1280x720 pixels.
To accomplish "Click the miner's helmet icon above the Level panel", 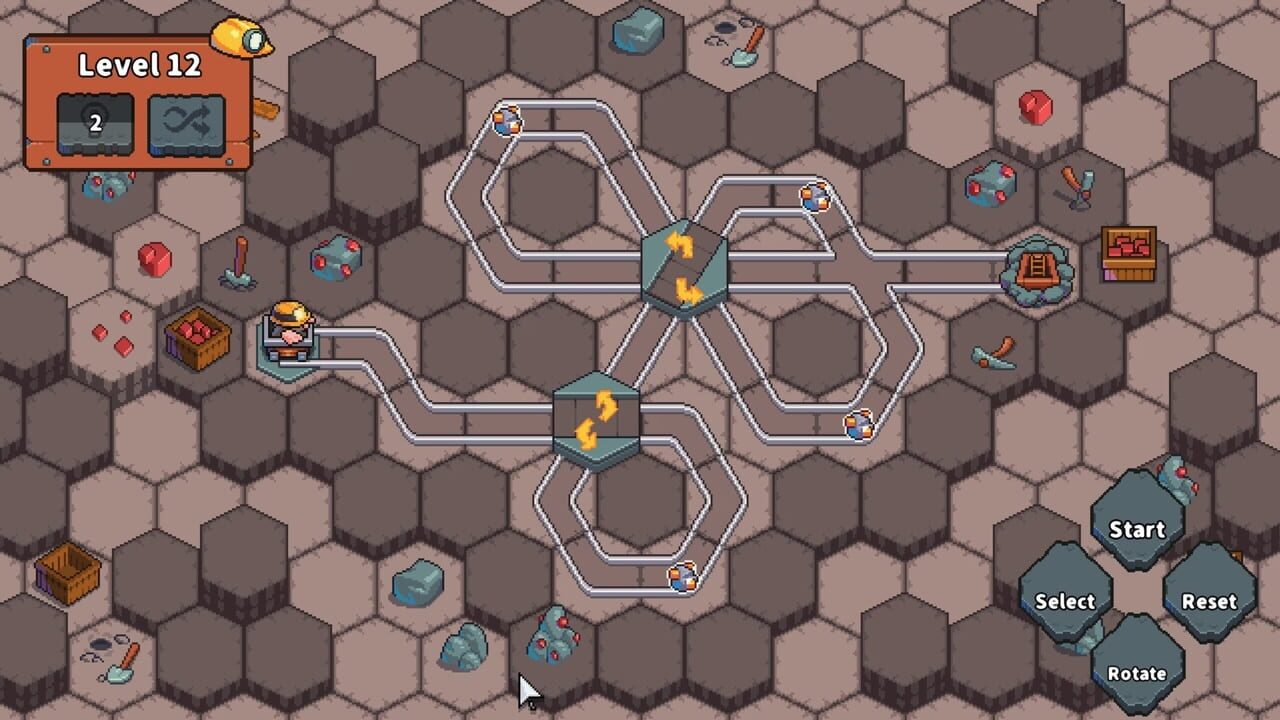I will click(240, 37).
